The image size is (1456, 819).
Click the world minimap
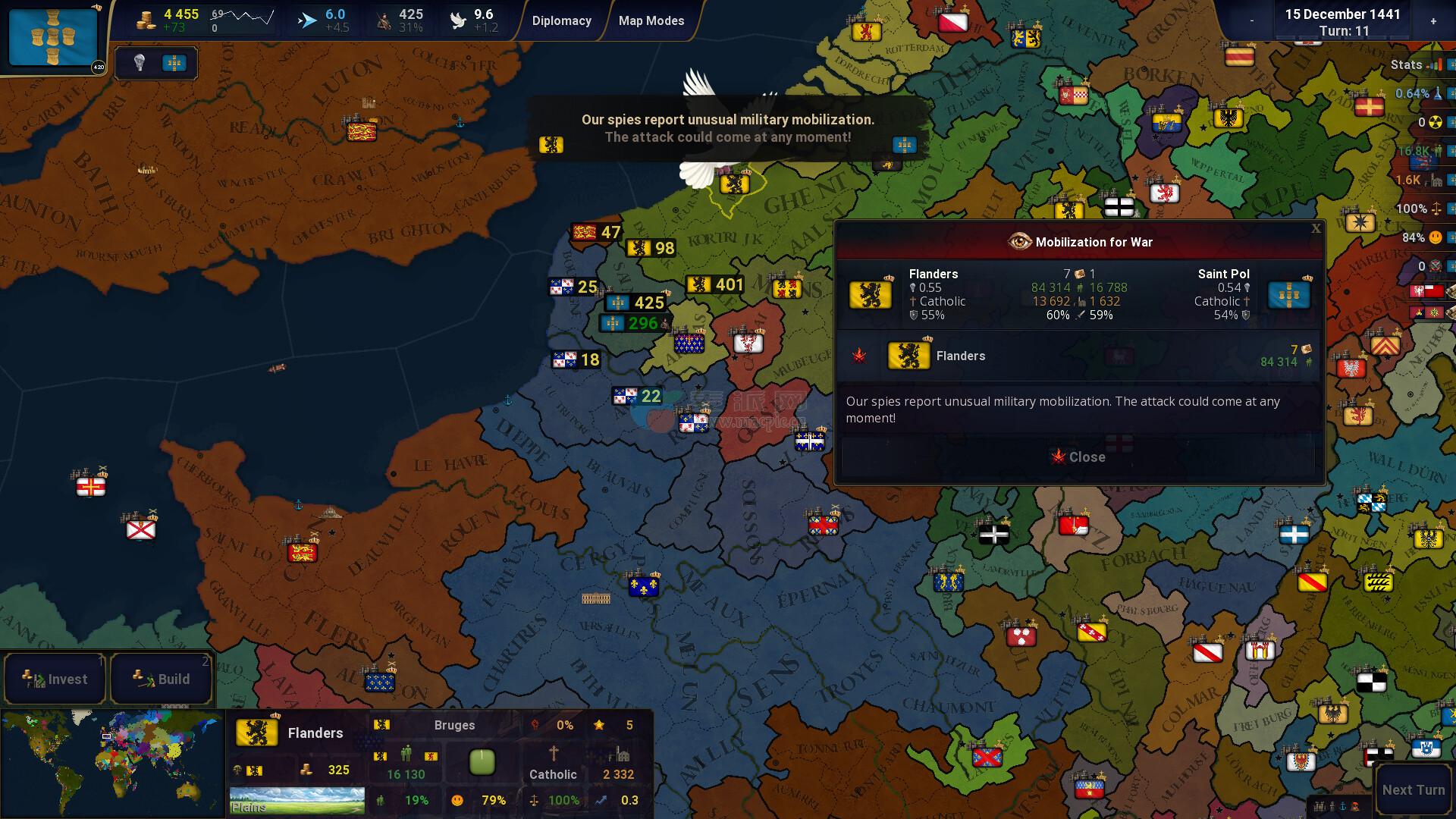pyautogui.click(x=112, y=764)
